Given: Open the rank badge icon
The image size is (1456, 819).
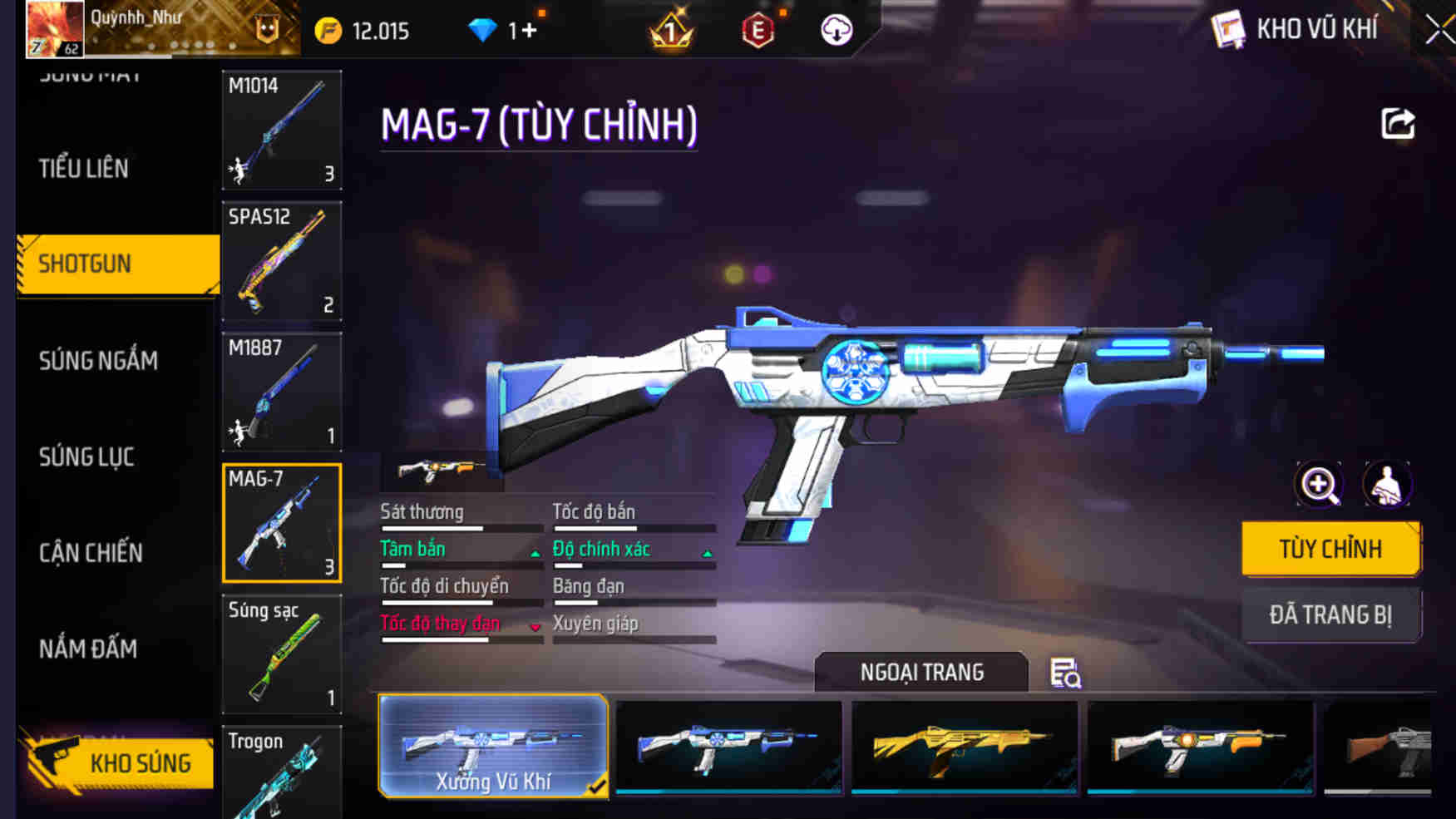Looking at the screenshot, I should (670, 30).
